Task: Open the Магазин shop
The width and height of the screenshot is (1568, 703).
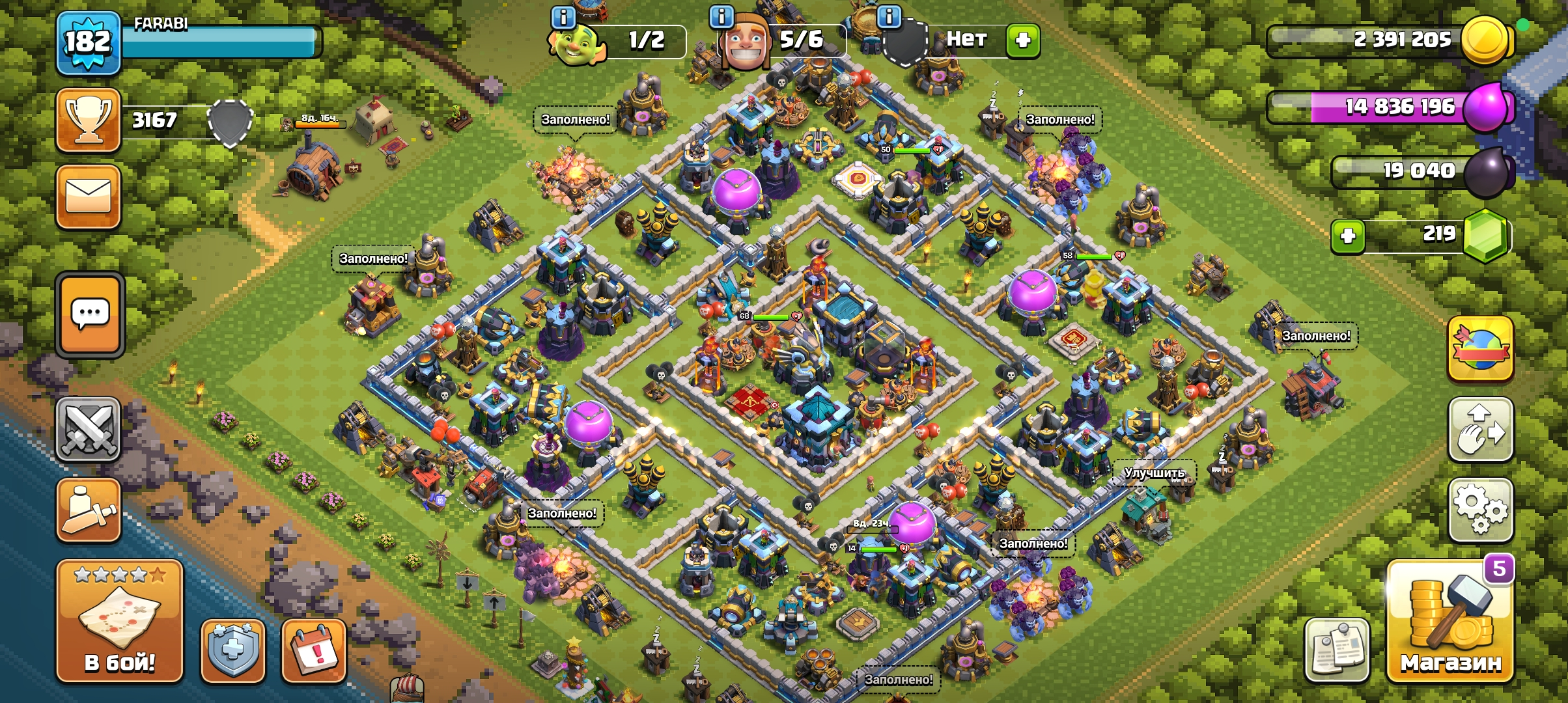Action: [x=1451, y=622]
